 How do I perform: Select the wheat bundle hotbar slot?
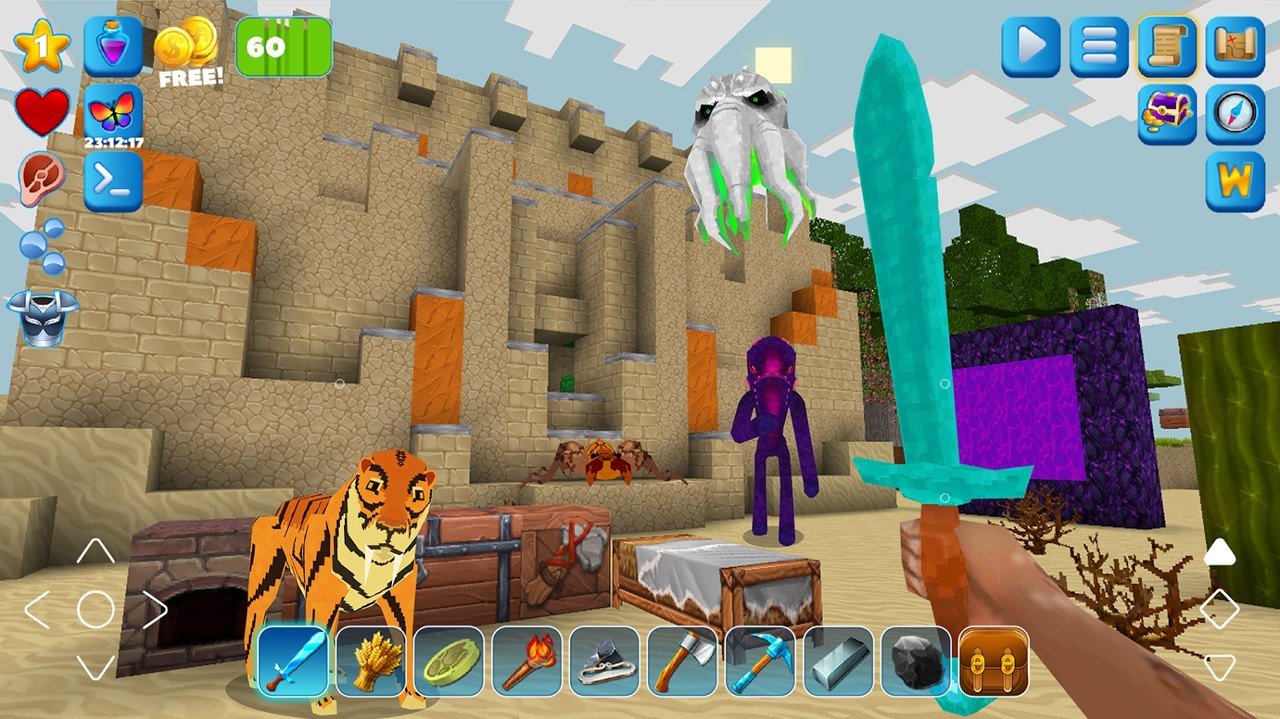pyautogui.click(x=371, y=661)
